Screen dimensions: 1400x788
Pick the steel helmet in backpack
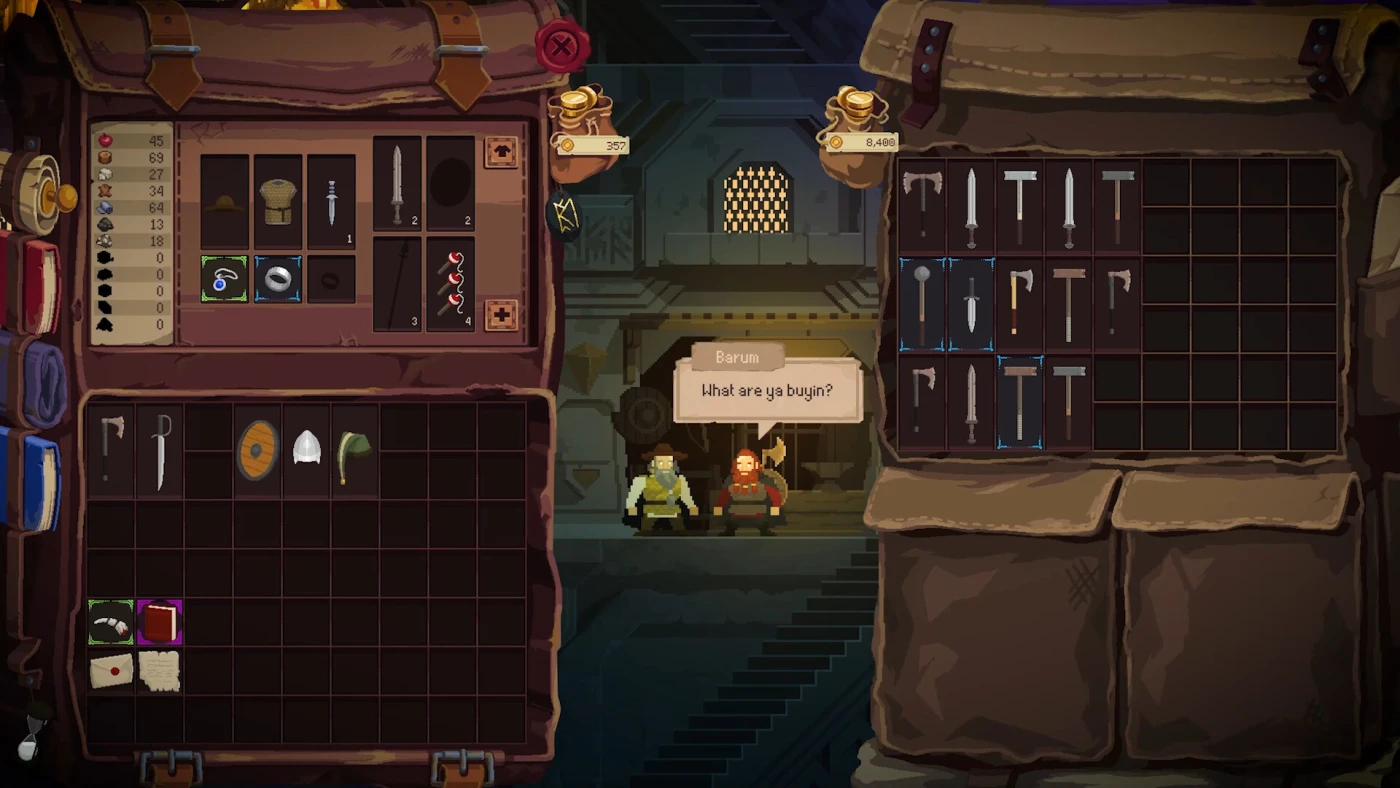coord(307,449)
